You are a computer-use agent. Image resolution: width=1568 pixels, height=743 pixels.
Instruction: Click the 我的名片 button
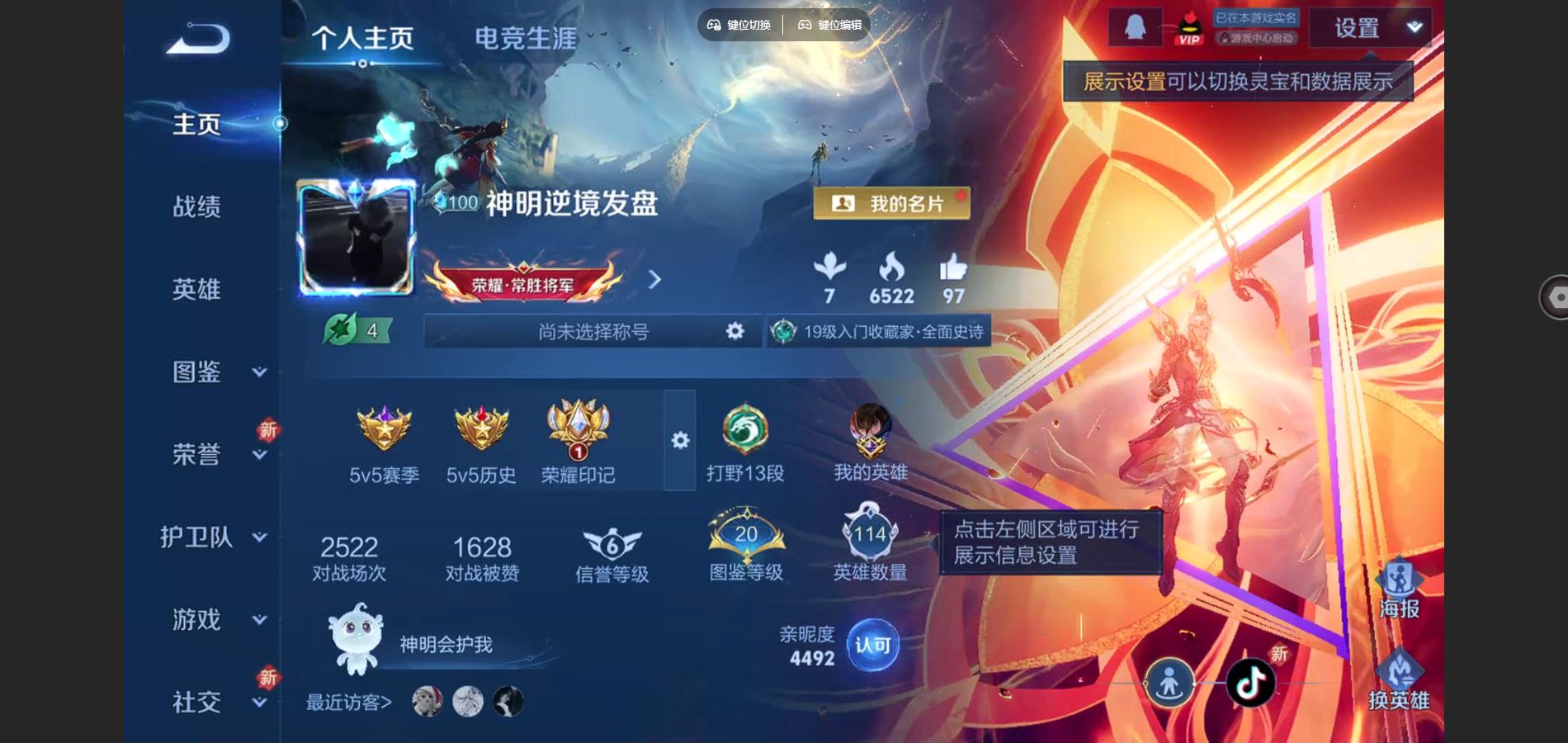pyautogui.click(x=895, y=201)
